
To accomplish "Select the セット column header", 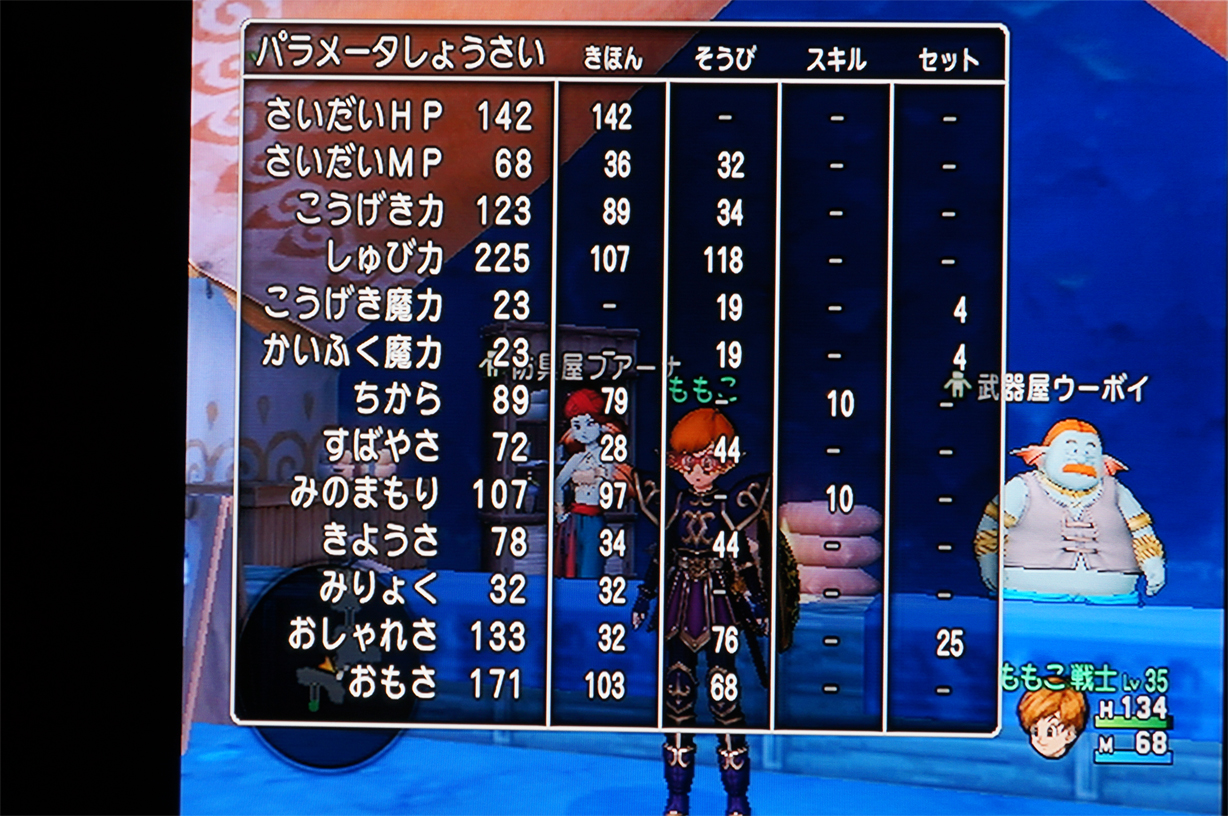I will (948, 60).
